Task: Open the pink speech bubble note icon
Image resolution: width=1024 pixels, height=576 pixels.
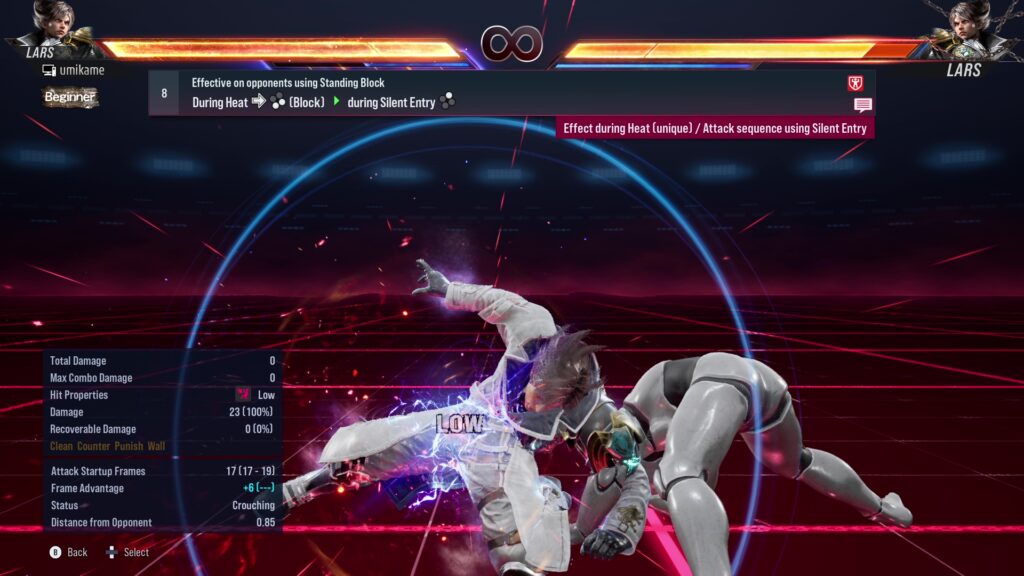Action: click(862, 105)
